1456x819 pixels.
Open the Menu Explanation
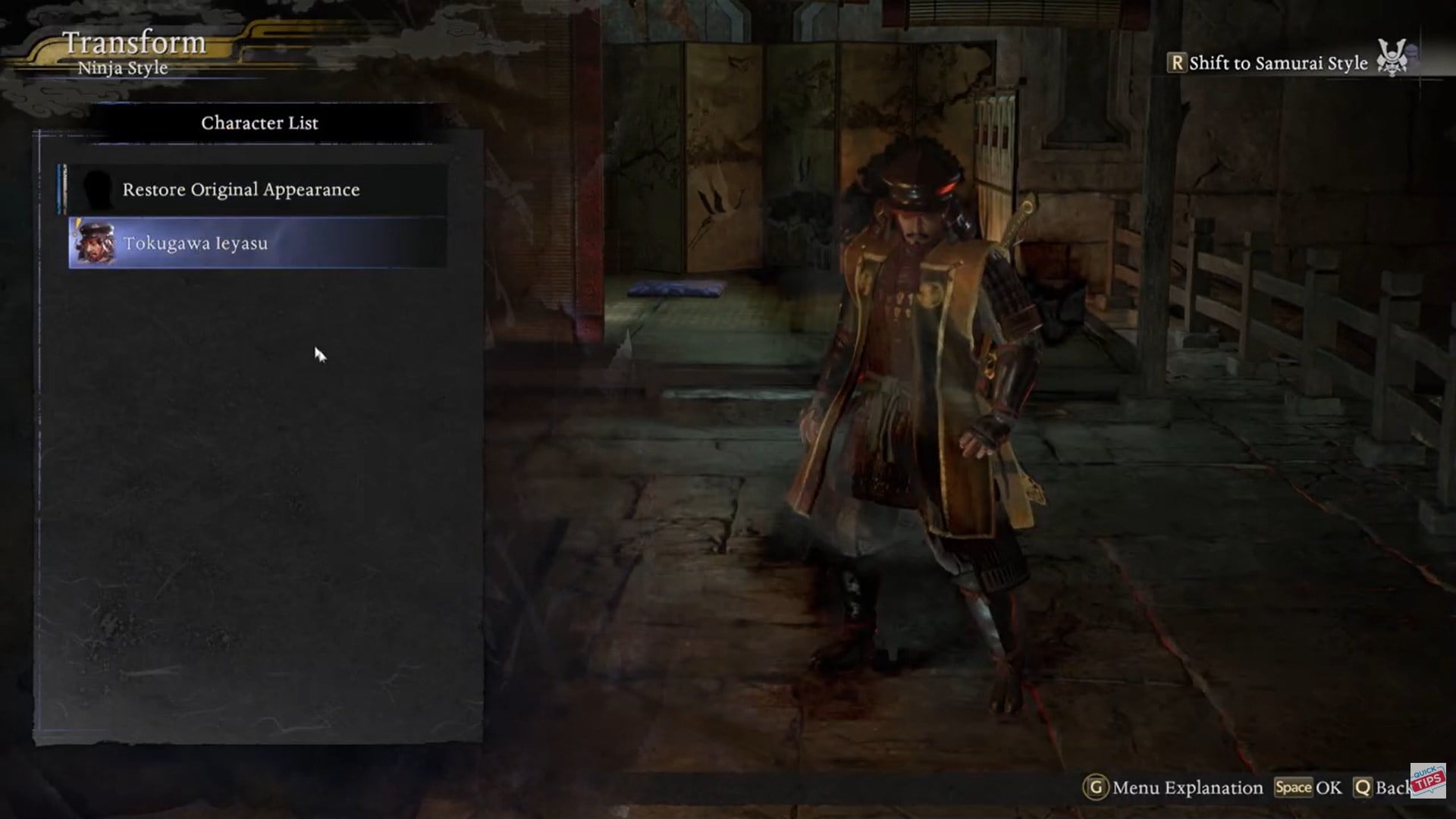1174,788
